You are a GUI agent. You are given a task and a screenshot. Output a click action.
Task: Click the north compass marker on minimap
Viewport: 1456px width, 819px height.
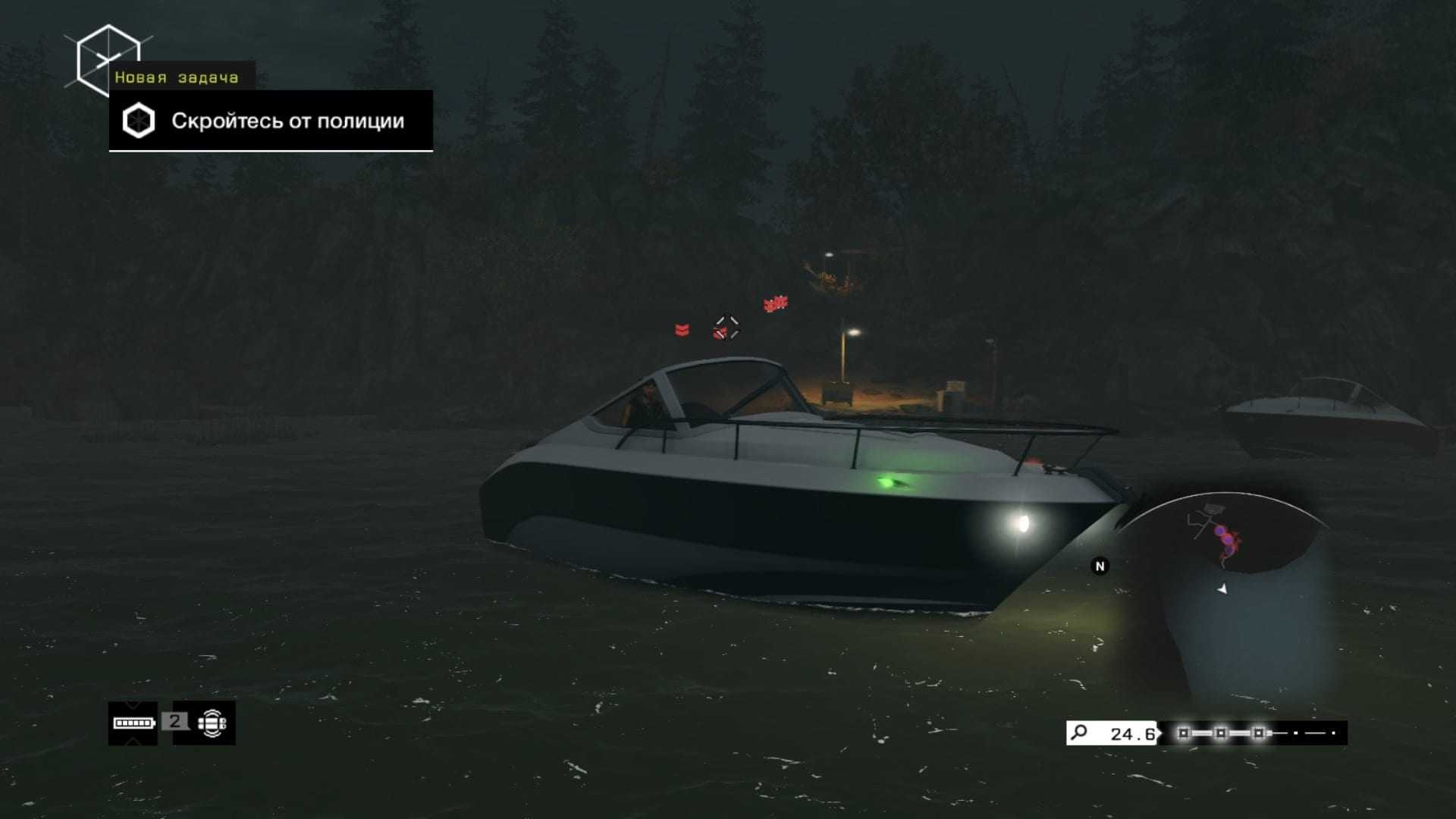(x=1100, y=566)
